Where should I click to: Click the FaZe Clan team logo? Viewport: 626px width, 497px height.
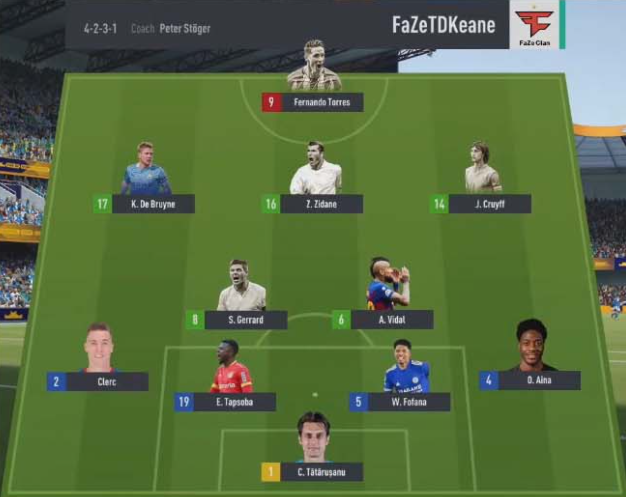coord(535,25)
